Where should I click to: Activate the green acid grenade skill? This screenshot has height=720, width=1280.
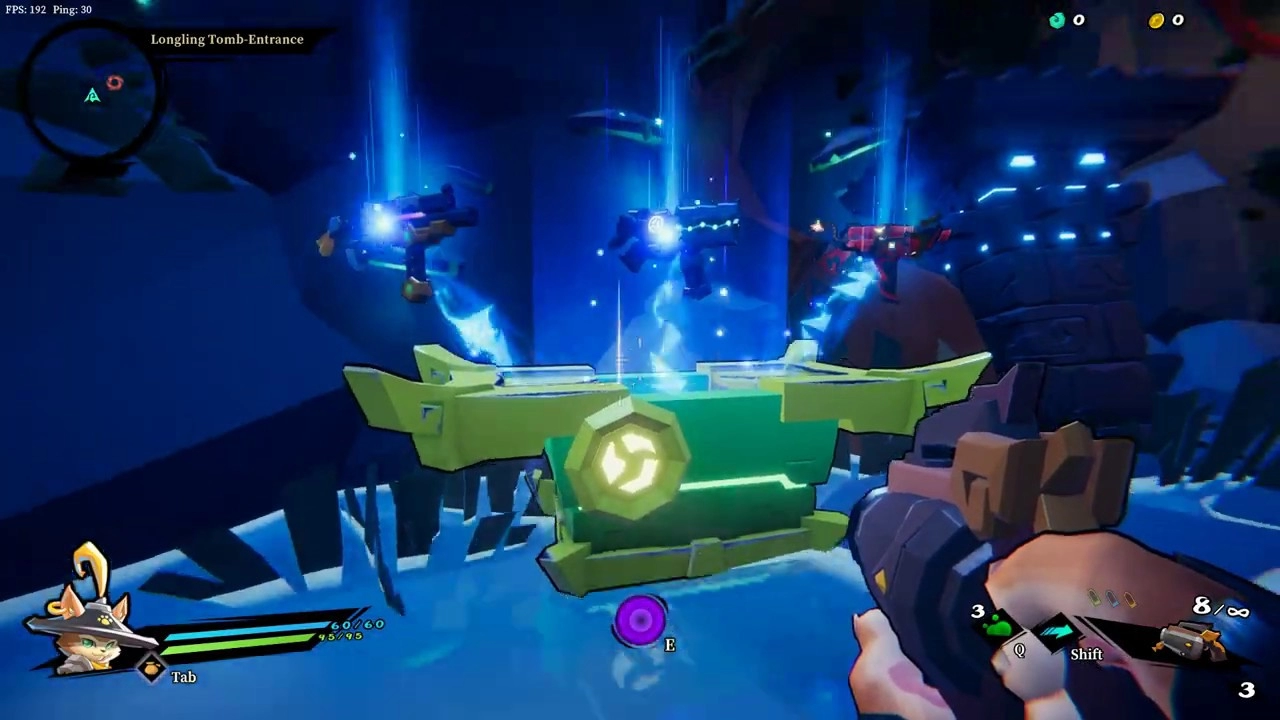tap(999, 628)
